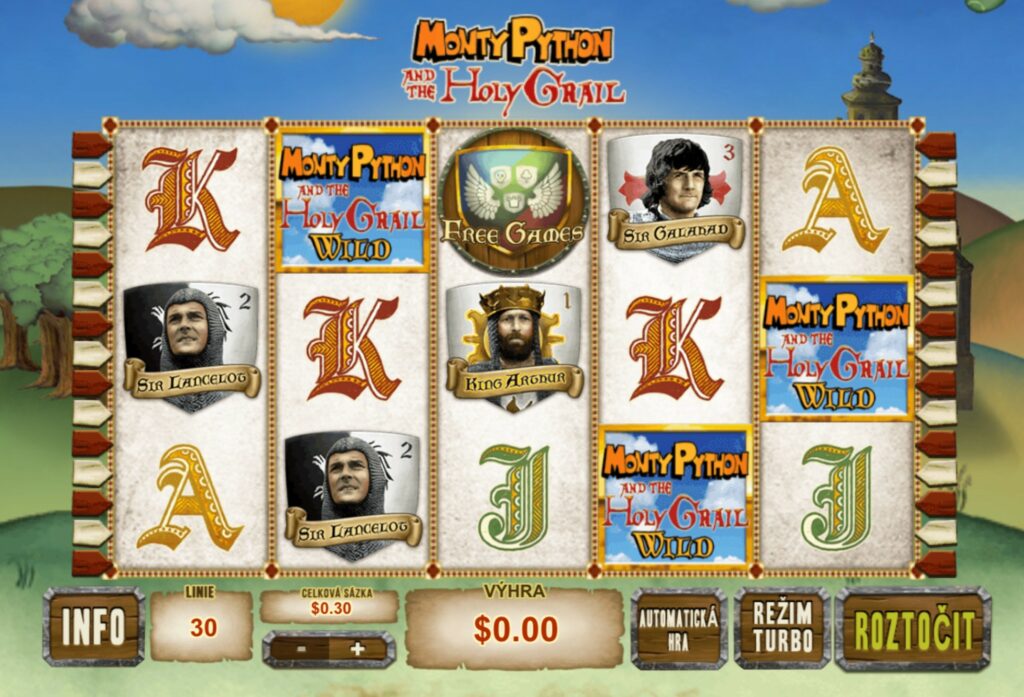Increase the bet with the plus button

pyautogui.click(x=357, y=649)
